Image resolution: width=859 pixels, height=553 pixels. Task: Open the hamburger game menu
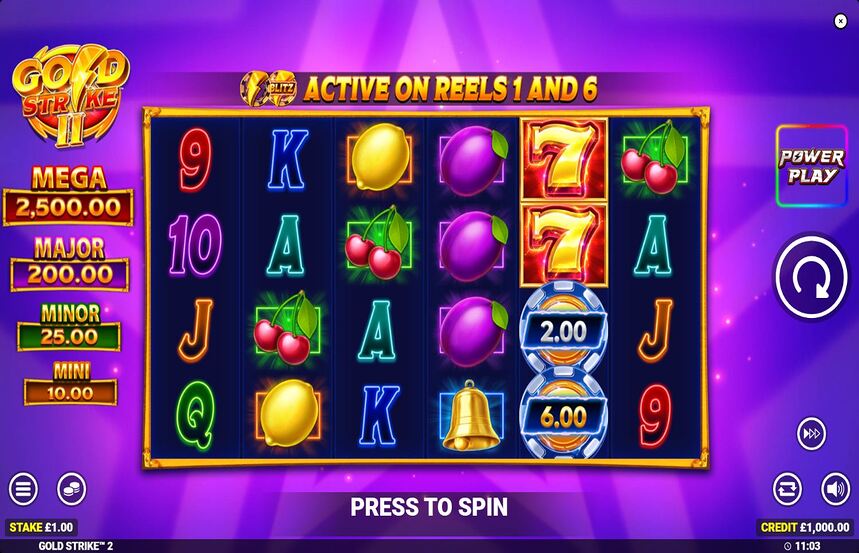coord(23,489)
